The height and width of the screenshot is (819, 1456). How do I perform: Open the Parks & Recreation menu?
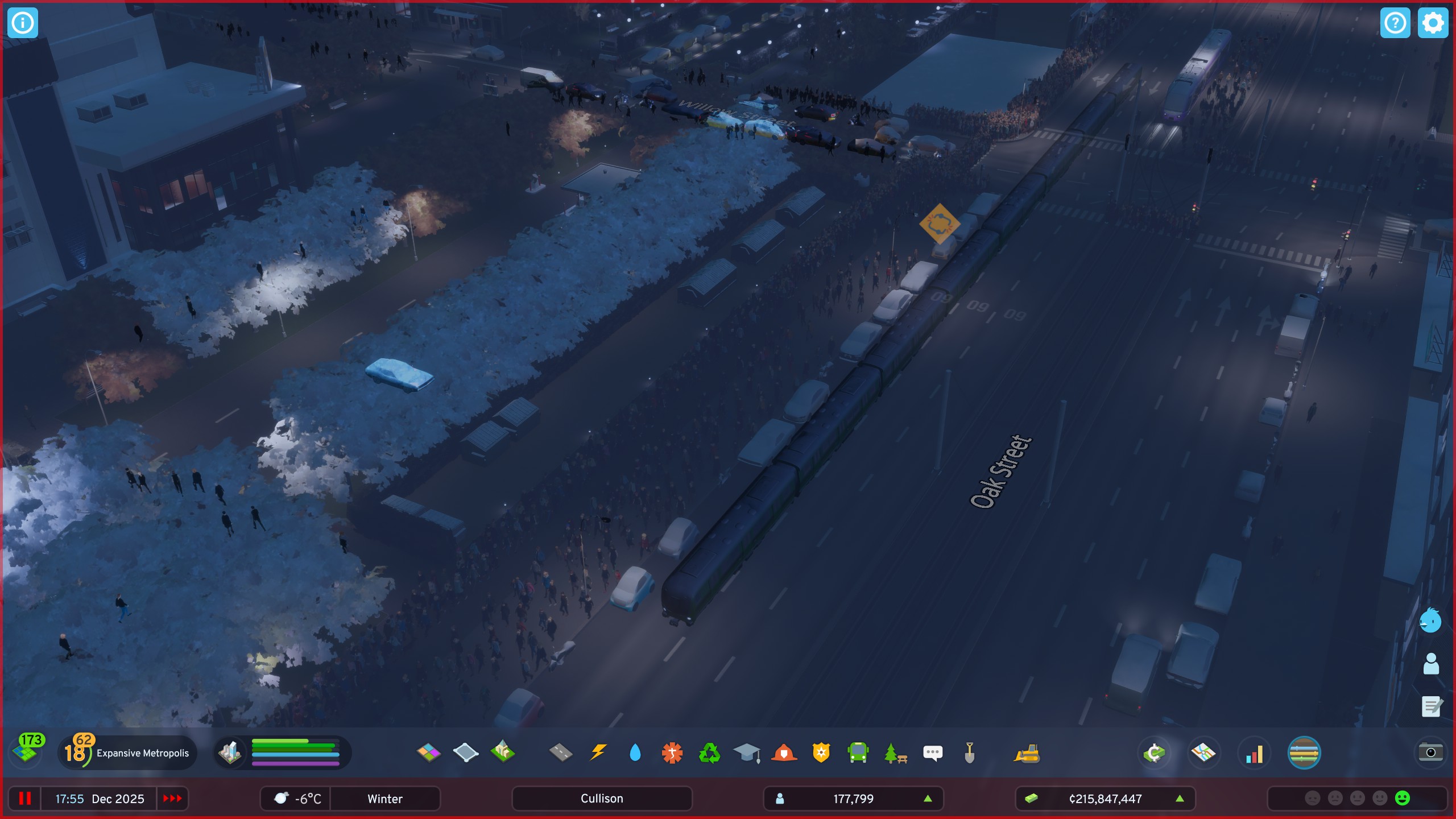point(896,752)
